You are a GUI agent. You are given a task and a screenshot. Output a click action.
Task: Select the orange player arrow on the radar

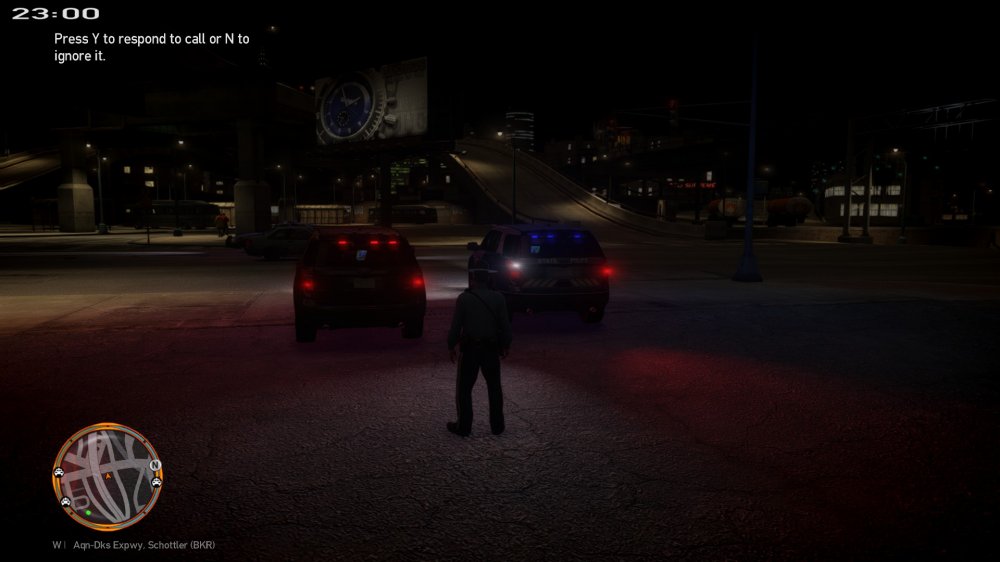pyautogui.click(x=107, y=477)
